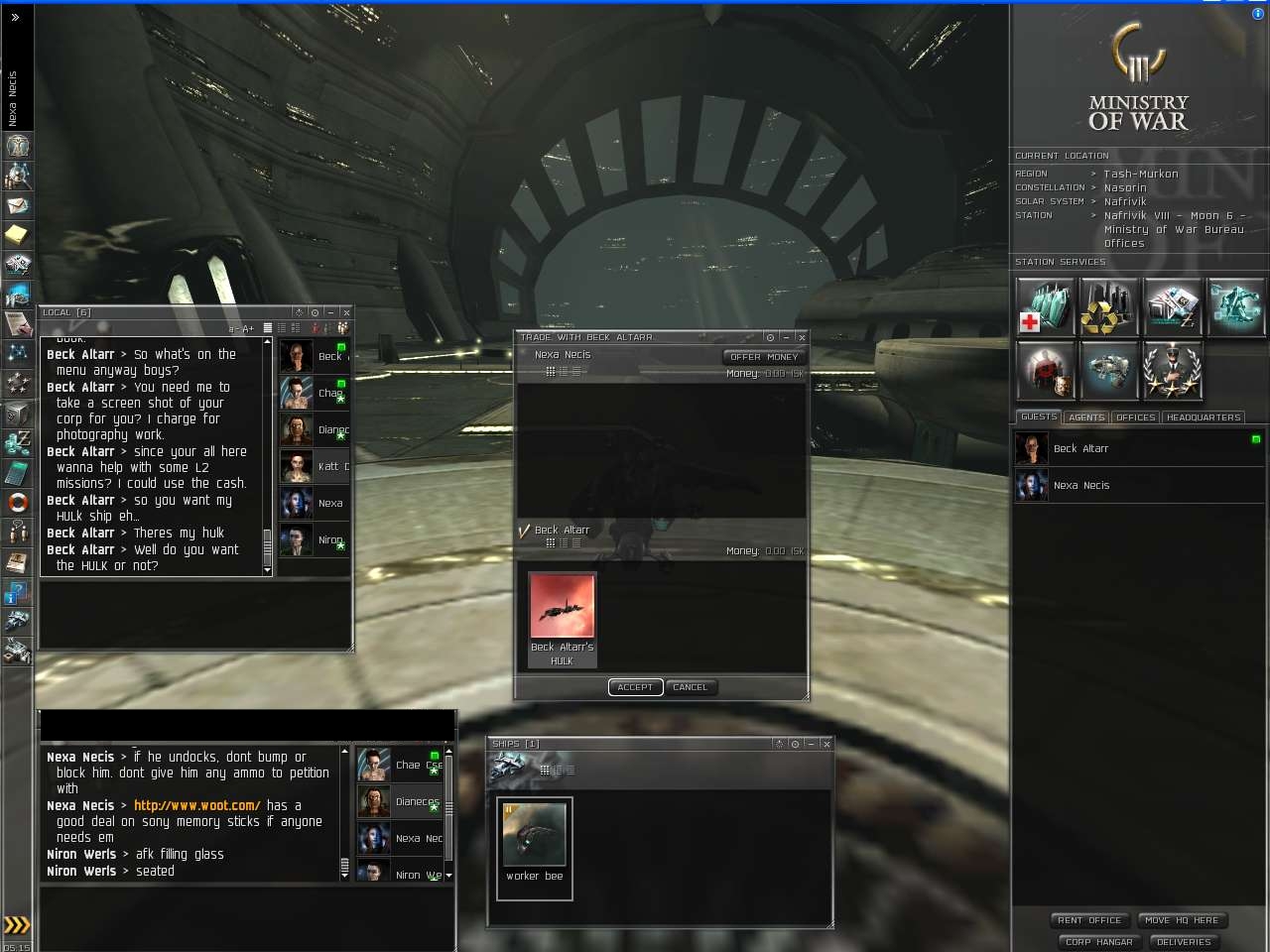Click the Rent Office button
The image size is (1270, 952).
(1088, 920)
